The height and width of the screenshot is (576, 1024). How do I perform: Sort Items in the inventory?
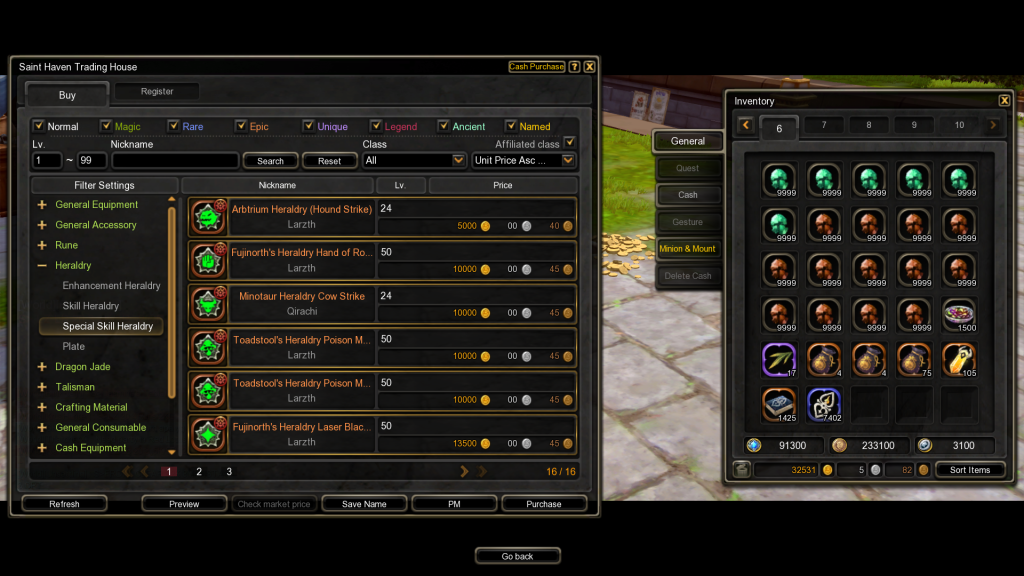click(970, 470)
